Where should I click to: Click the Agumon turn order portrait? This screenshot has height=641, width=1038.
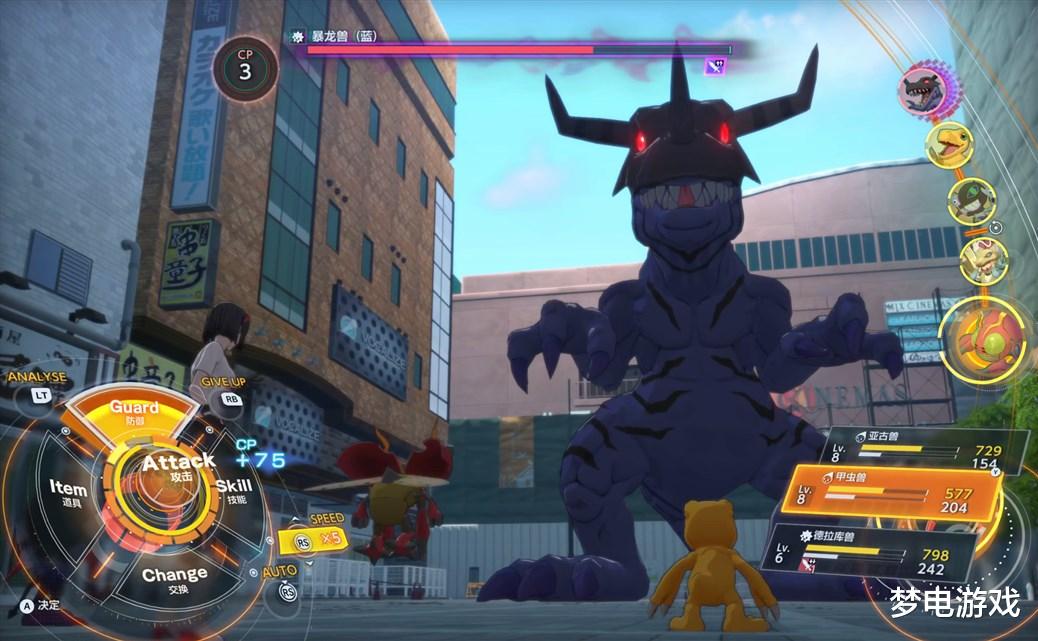[x=948, y=146]
